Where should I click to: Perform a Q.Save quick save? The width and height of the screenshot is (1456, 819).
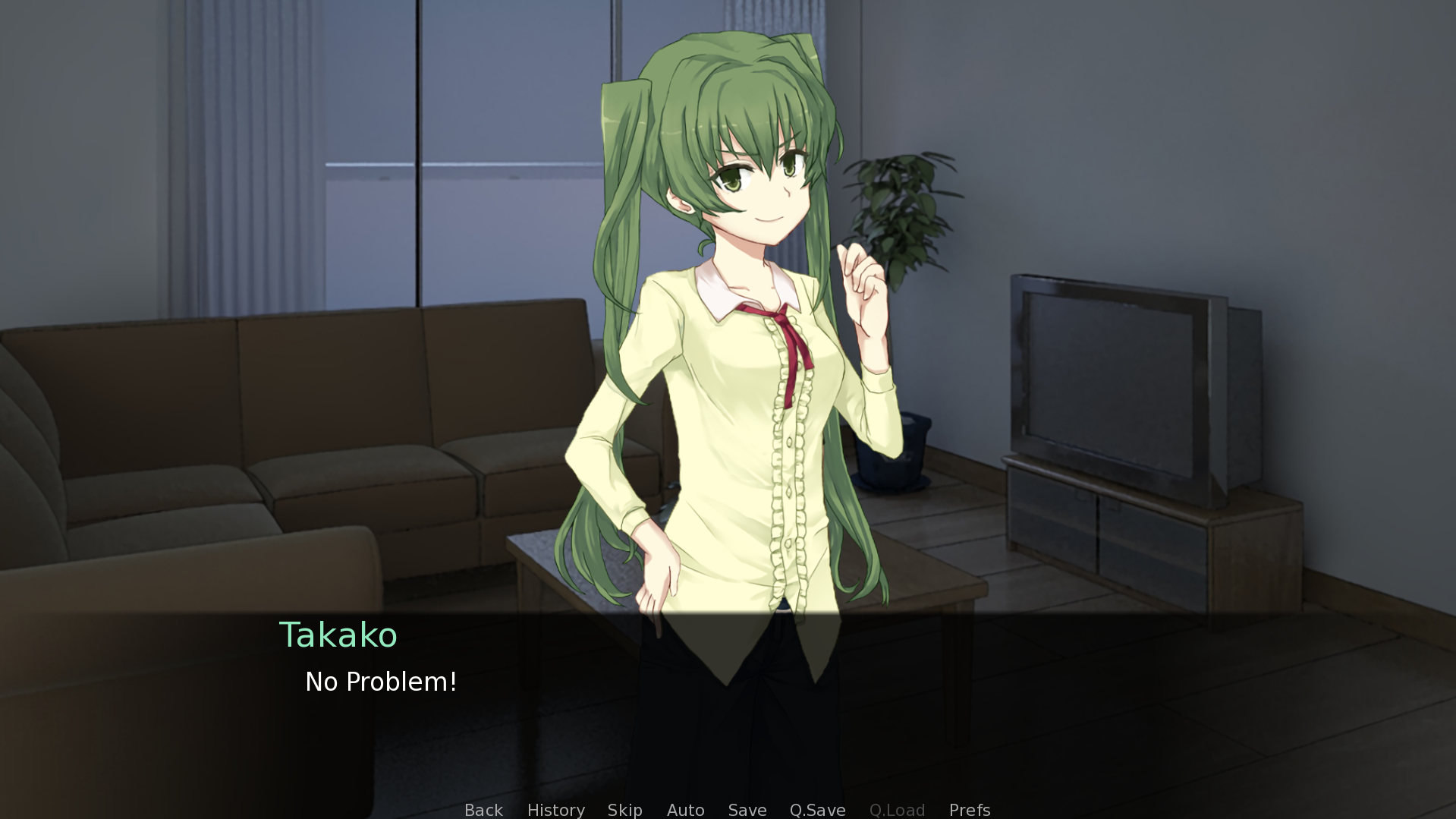[816, 810]
